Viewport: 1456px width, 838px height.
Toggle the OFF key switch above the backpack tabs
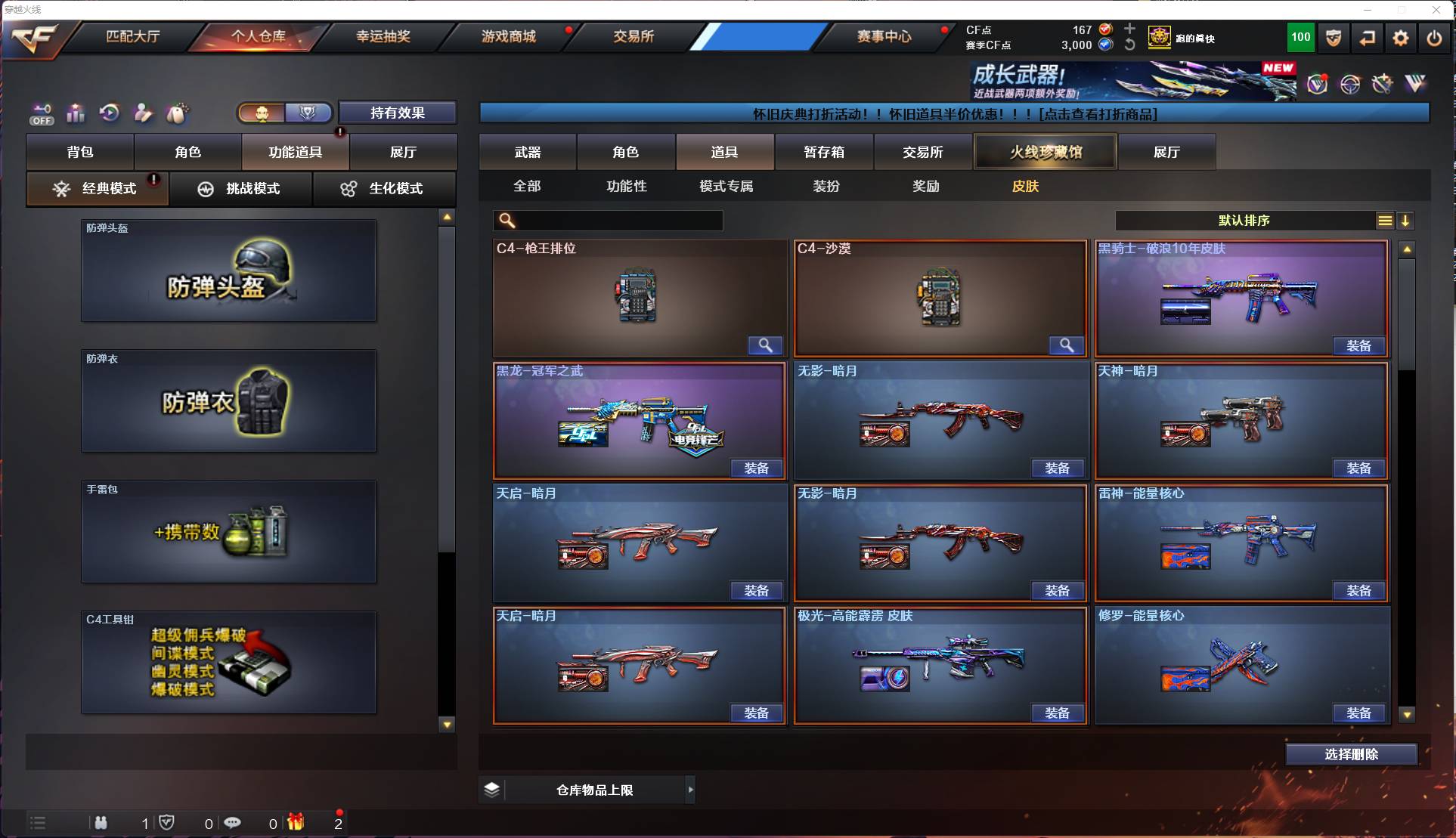coord(42,113)
